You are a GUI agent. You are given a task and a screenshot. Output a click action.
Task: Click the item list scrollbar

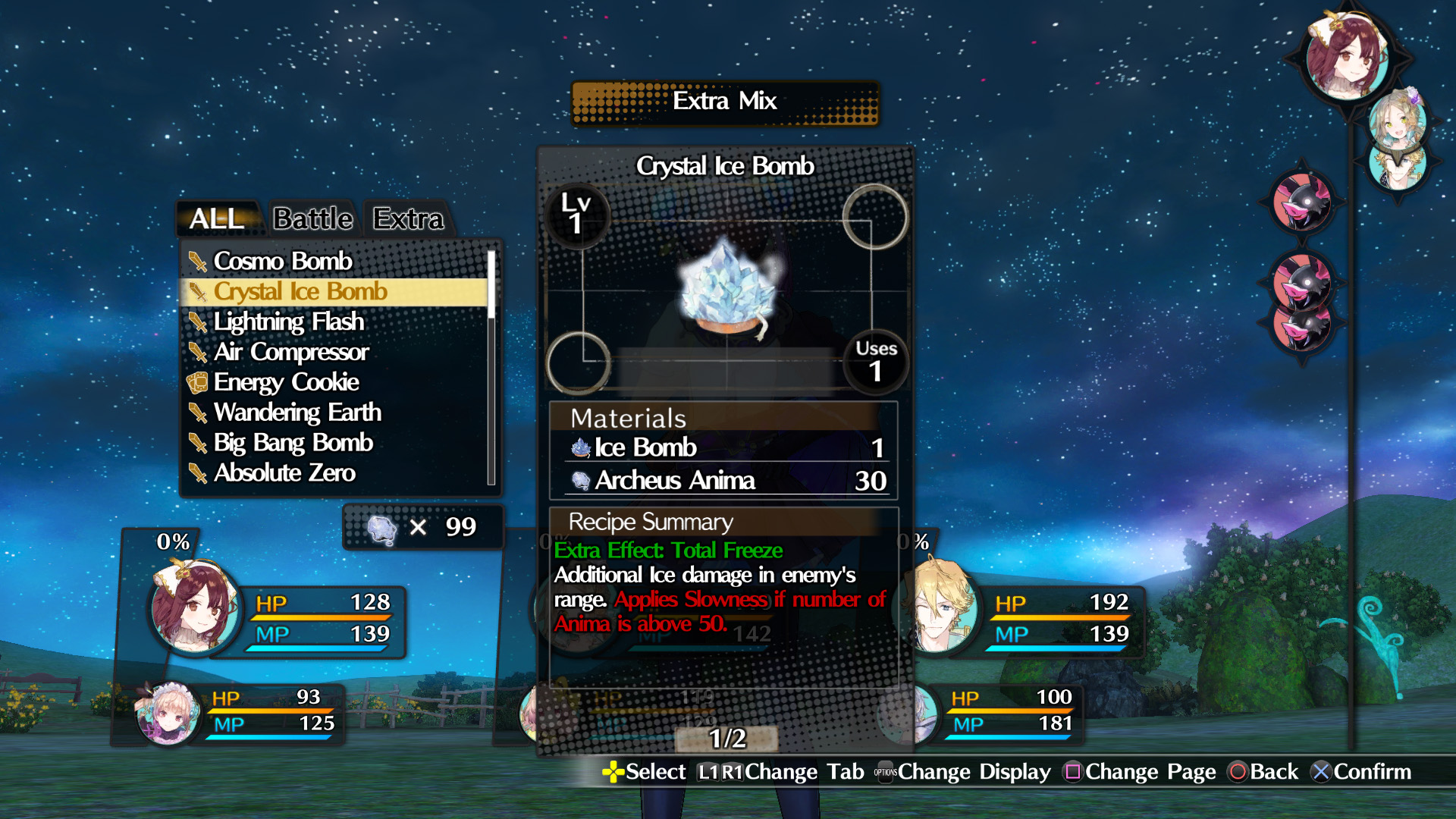click(x=491, y=364)
